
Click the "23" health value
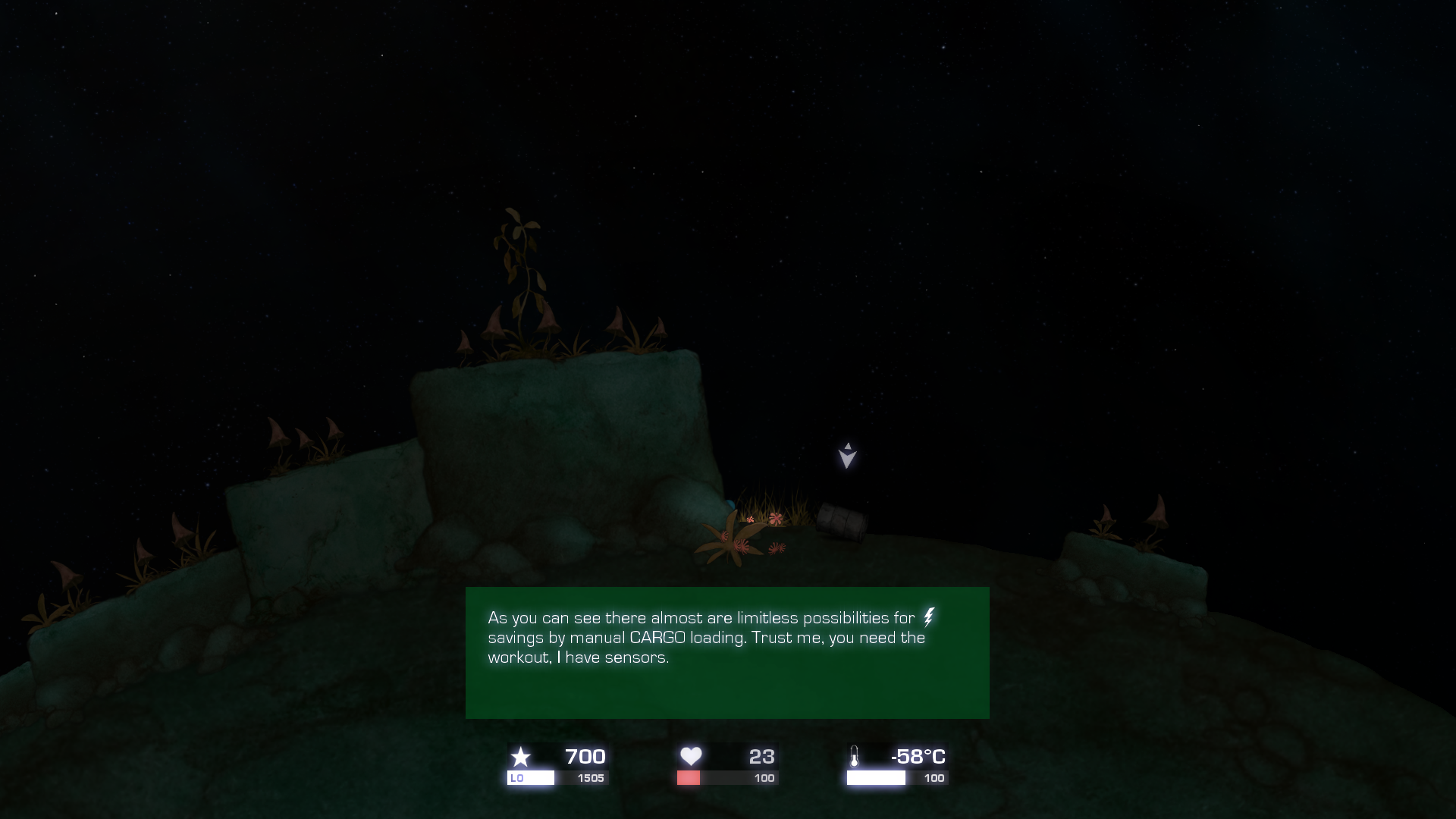pos(764,756)
